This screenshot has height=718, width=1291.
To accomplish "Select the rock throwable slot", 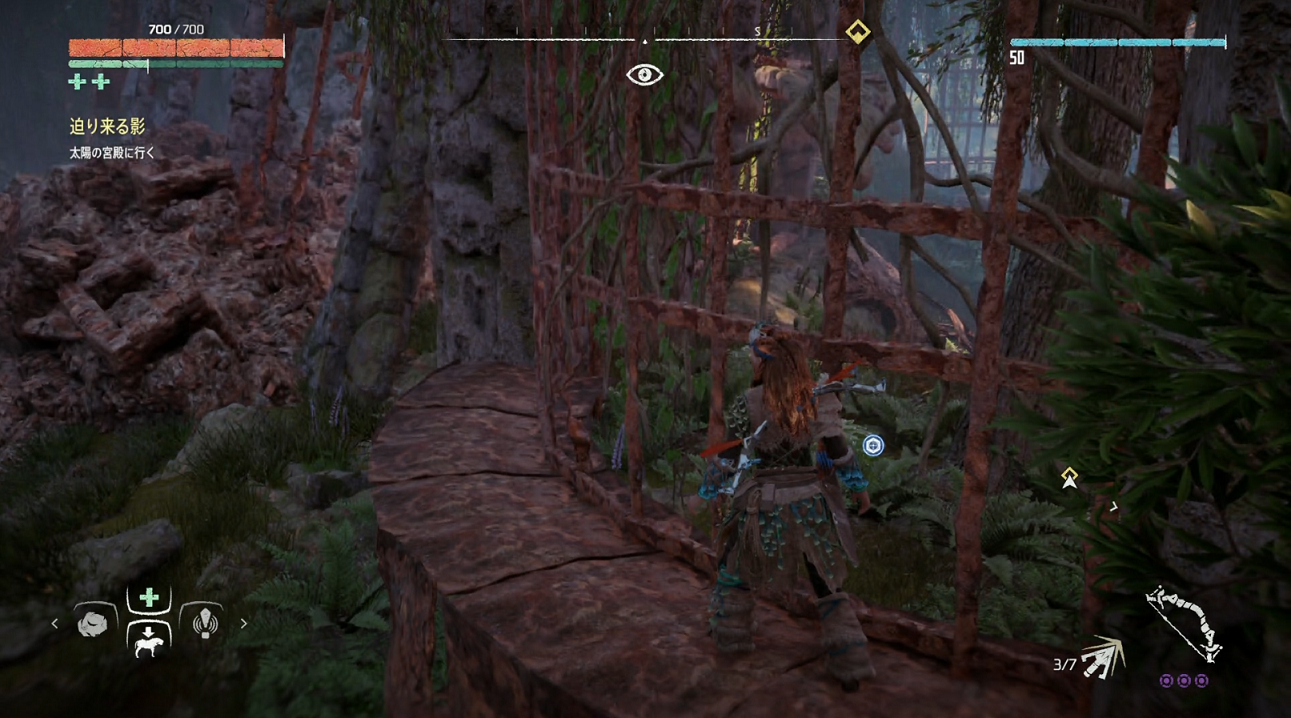I will (x=93, y=623).
